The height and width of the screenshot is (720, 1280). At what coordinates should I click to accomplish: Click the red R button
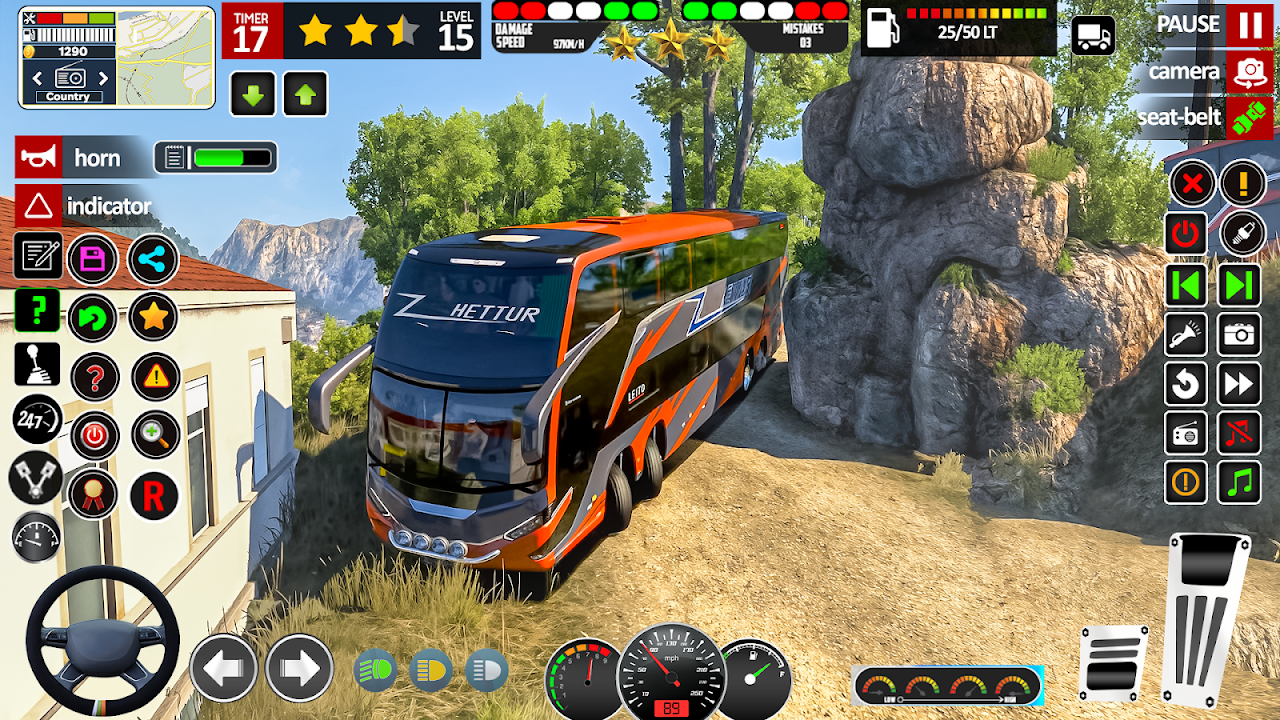[153, 495]
